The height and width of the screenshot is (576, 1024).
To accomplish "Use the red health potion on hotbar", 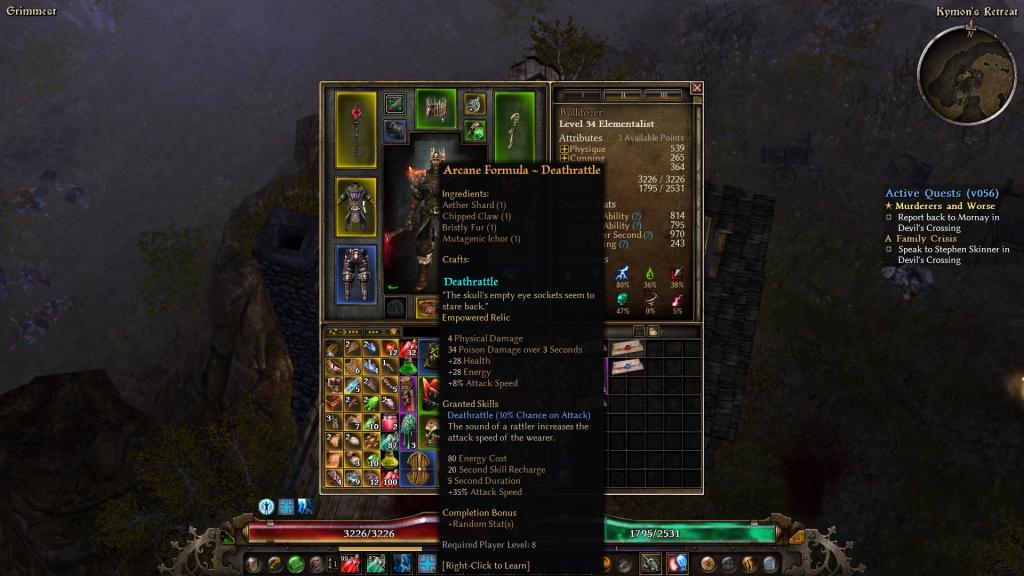I will coord(350,564).
